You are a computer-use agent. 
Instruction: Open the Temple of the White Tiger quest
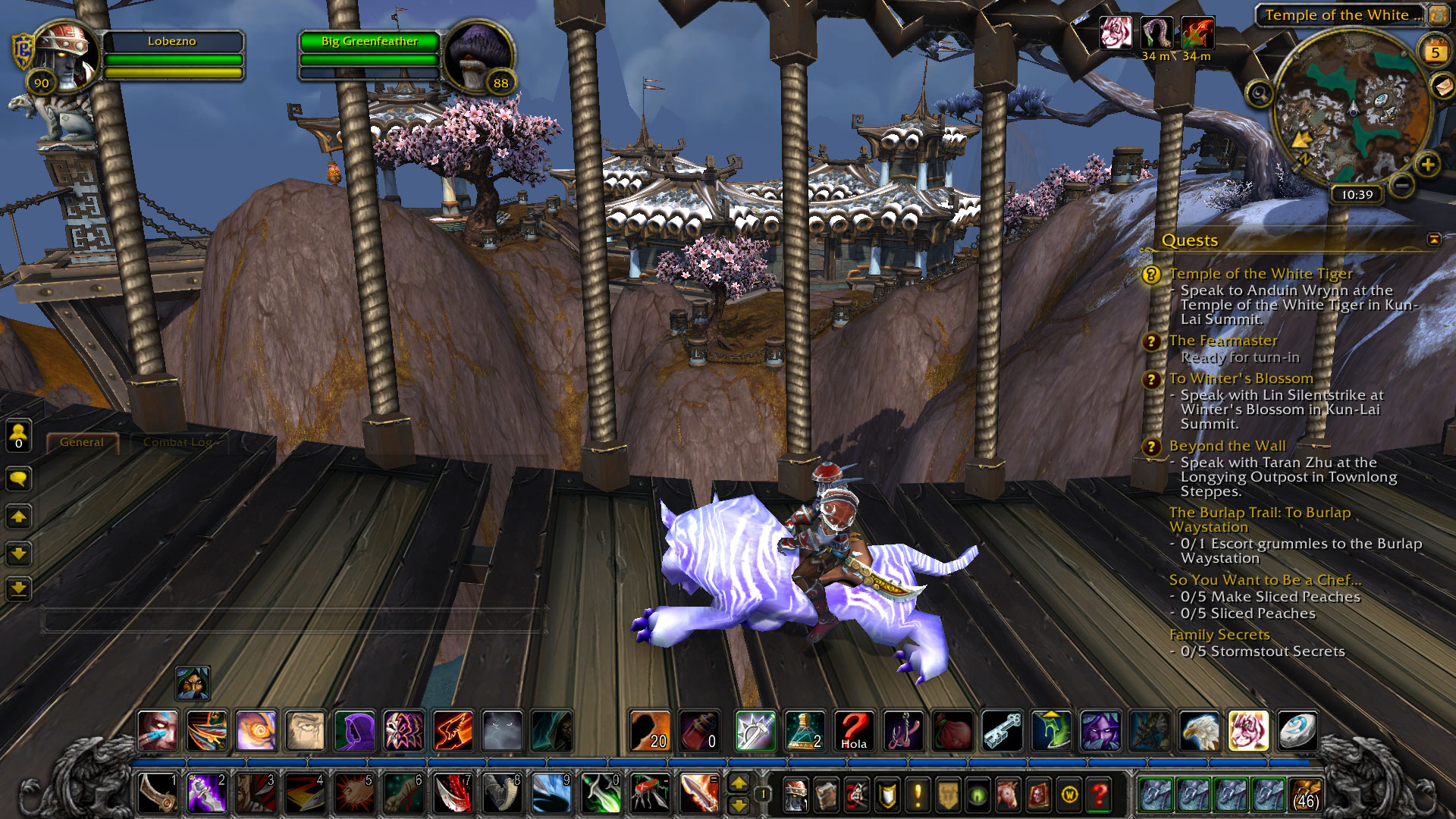click(x=1260, y=274)
